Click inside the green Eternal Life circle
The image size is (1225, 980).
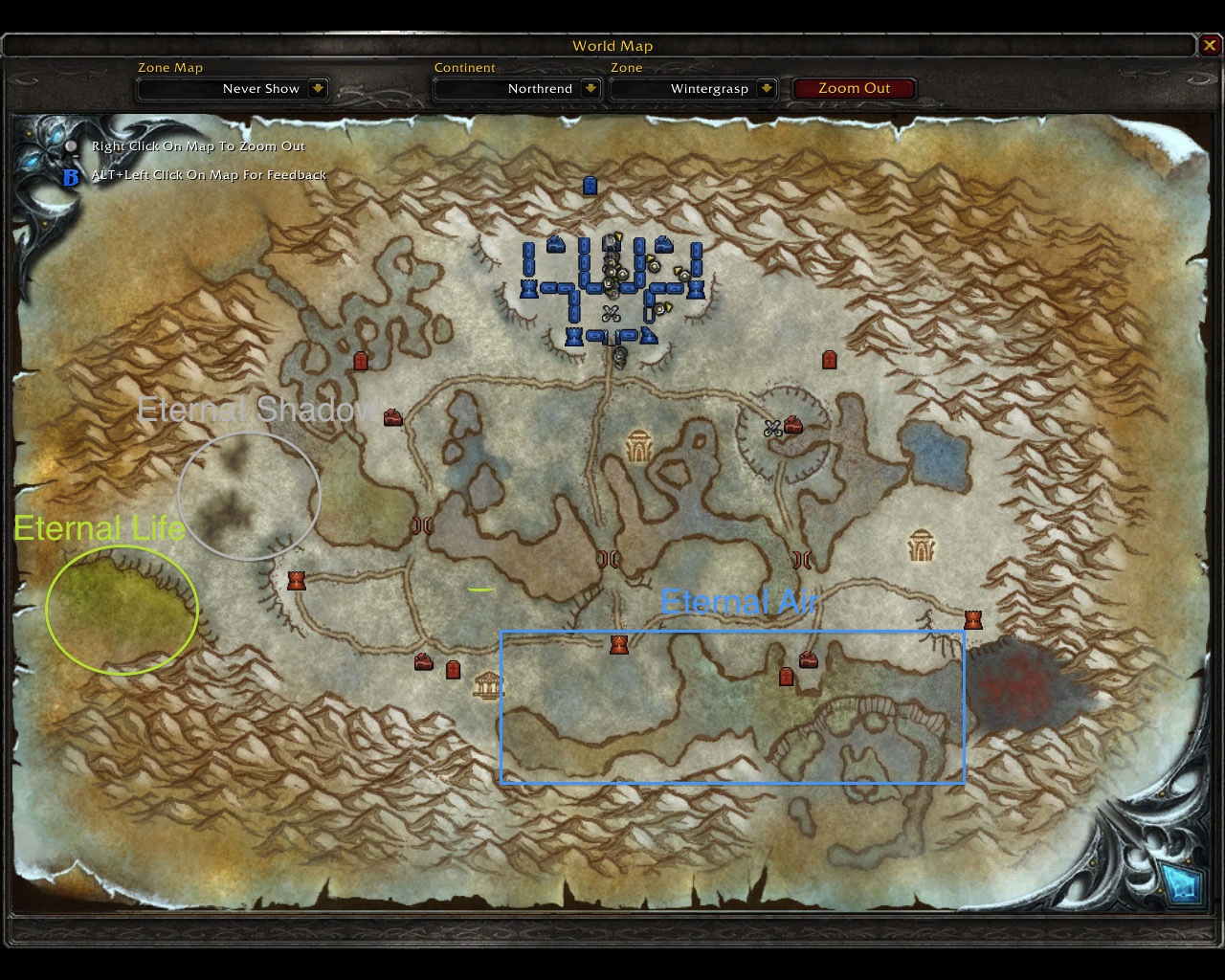coord(120,612)
